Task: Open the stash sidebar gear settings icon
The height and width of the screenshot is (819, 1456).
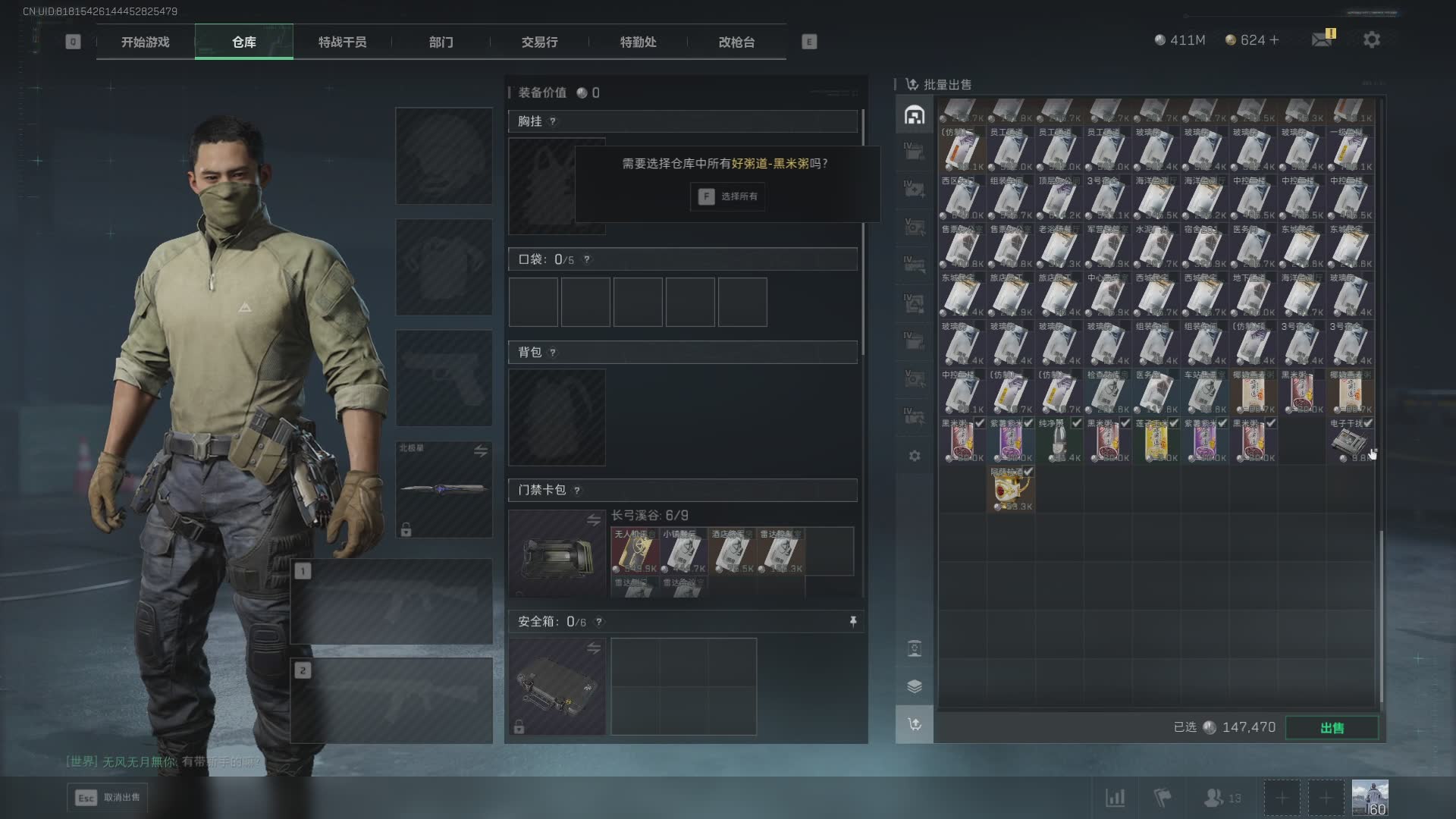Action: pyautogui.click(x=915, y=456)
